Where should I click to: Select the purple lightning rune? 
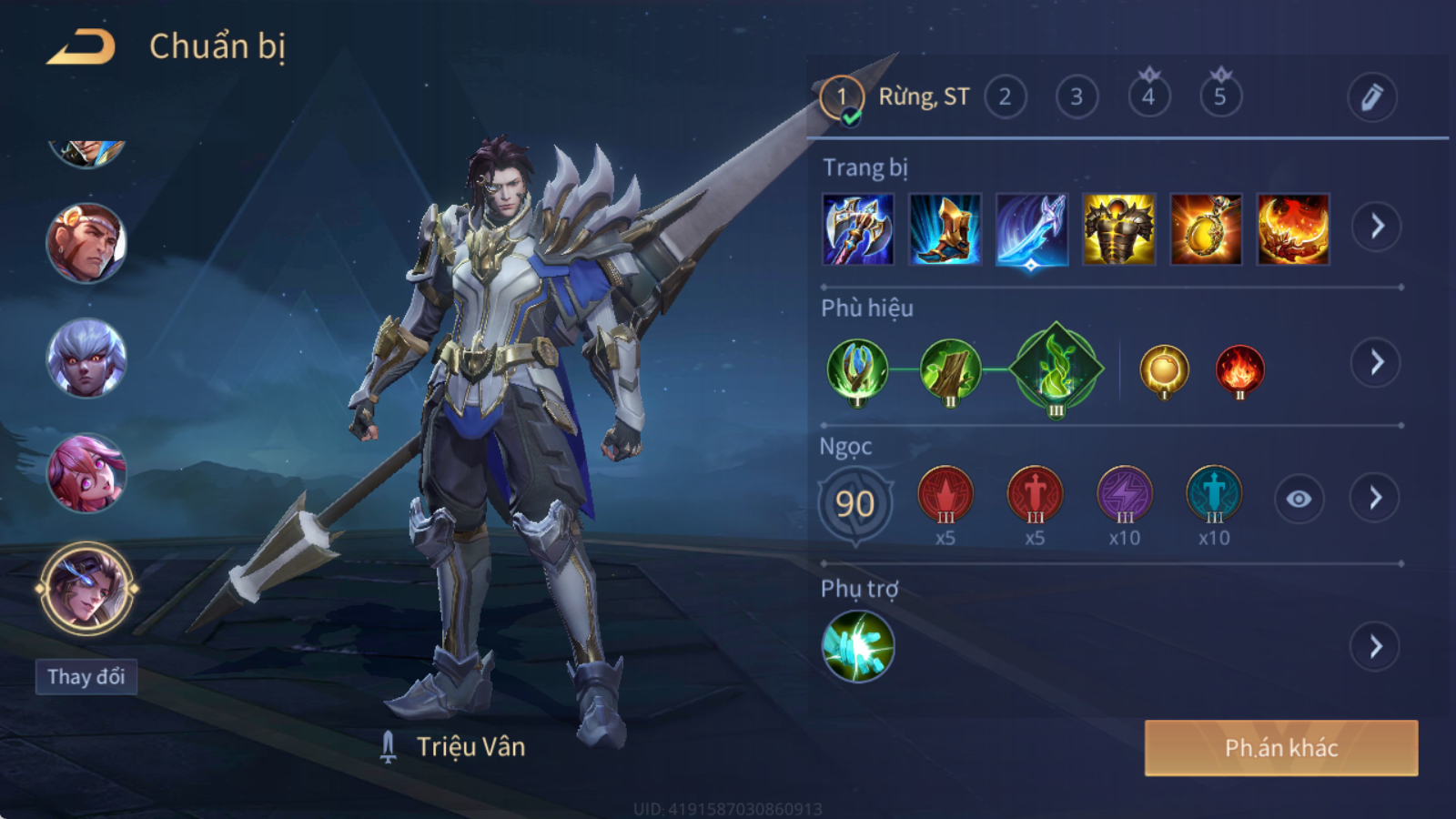click(1124, 496)
